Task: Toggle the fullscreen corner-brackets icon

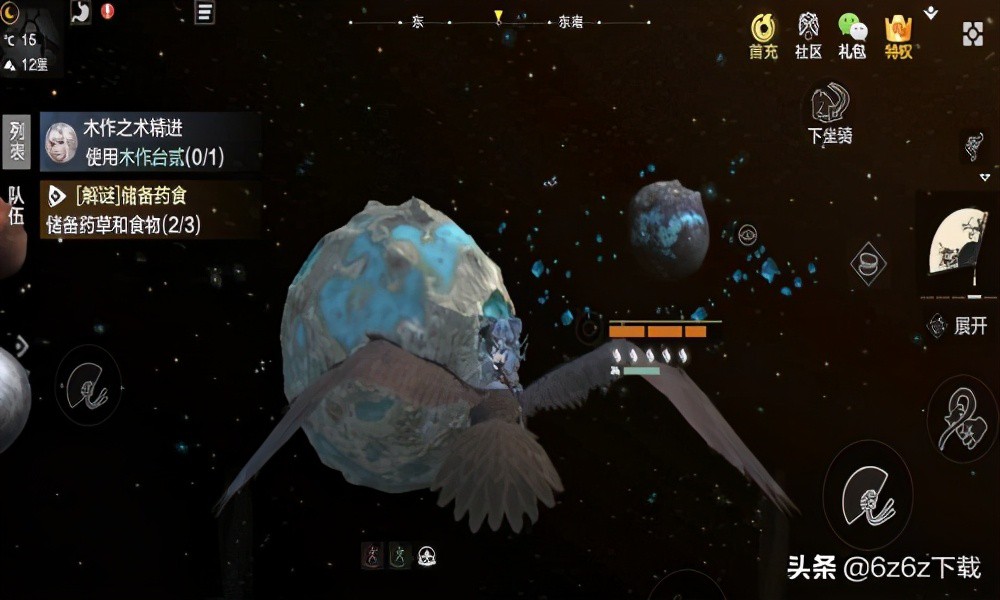Action: pos(973,33)
